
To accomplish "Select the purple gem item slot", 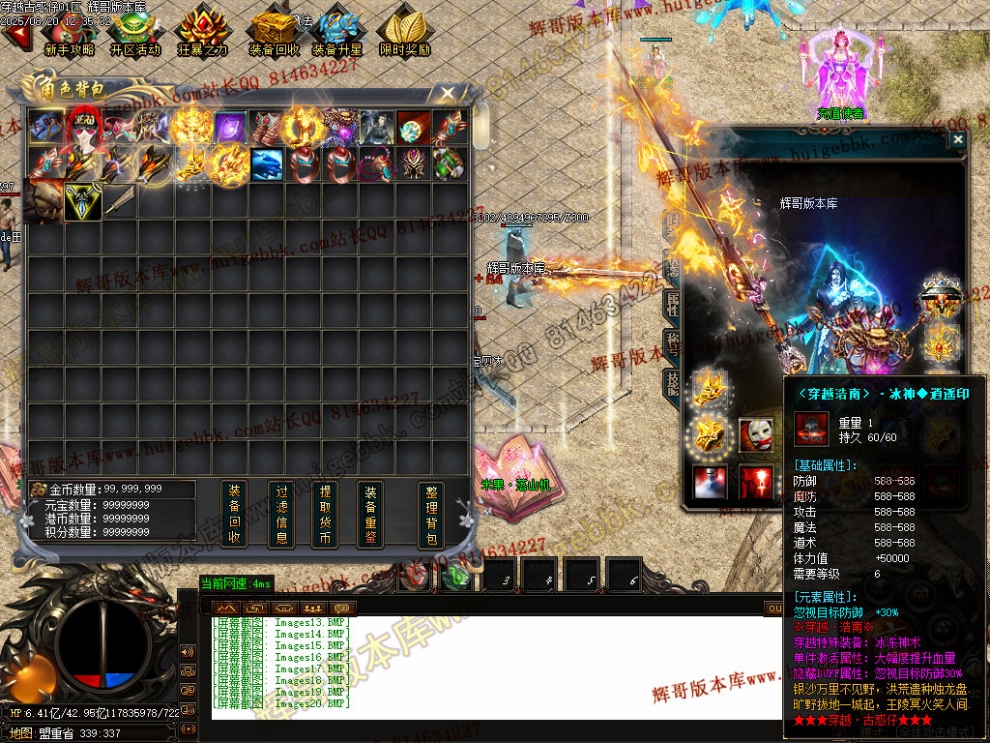I will click(229, 128).
